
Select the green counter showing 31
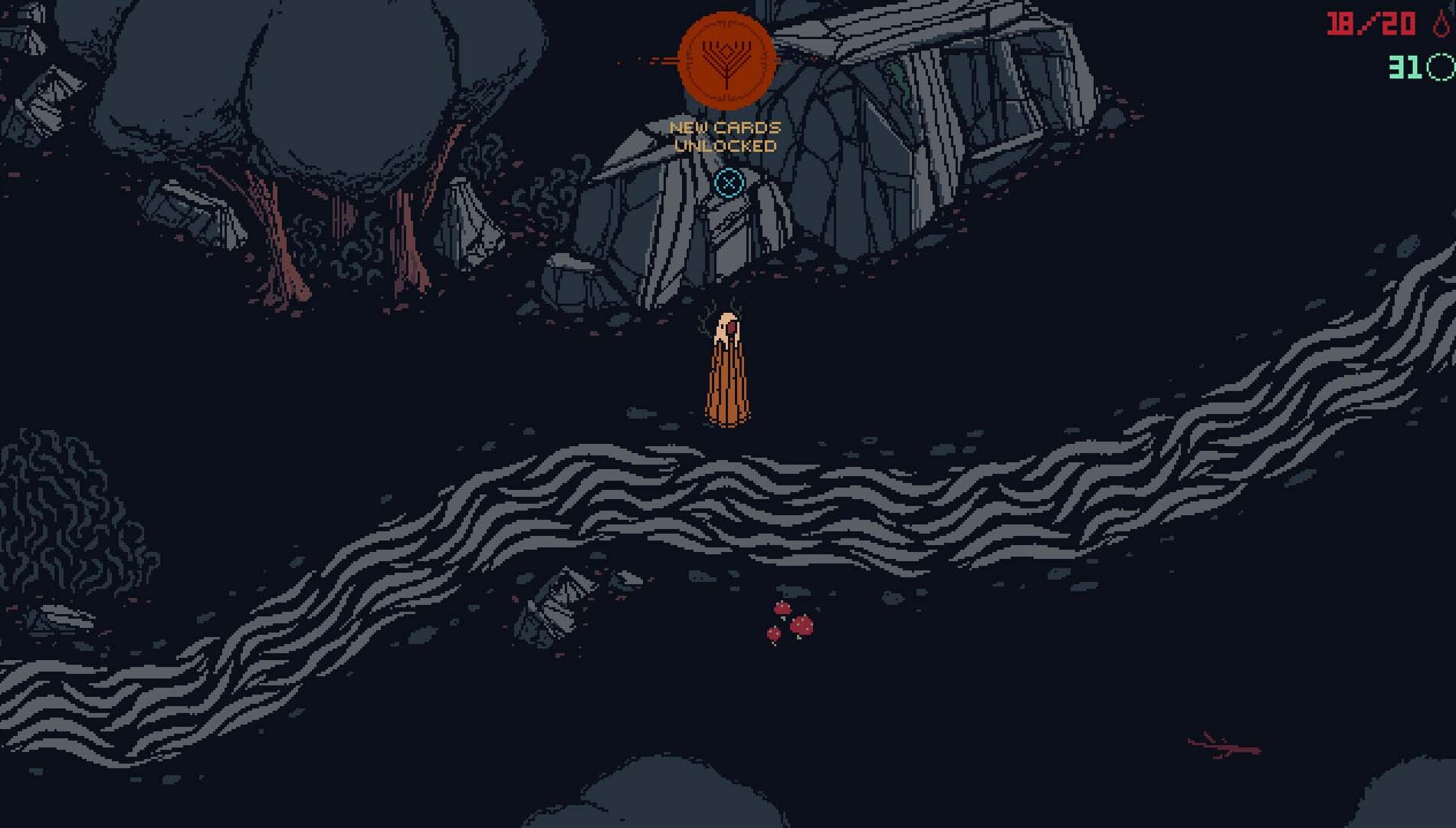pos(1404,67)
